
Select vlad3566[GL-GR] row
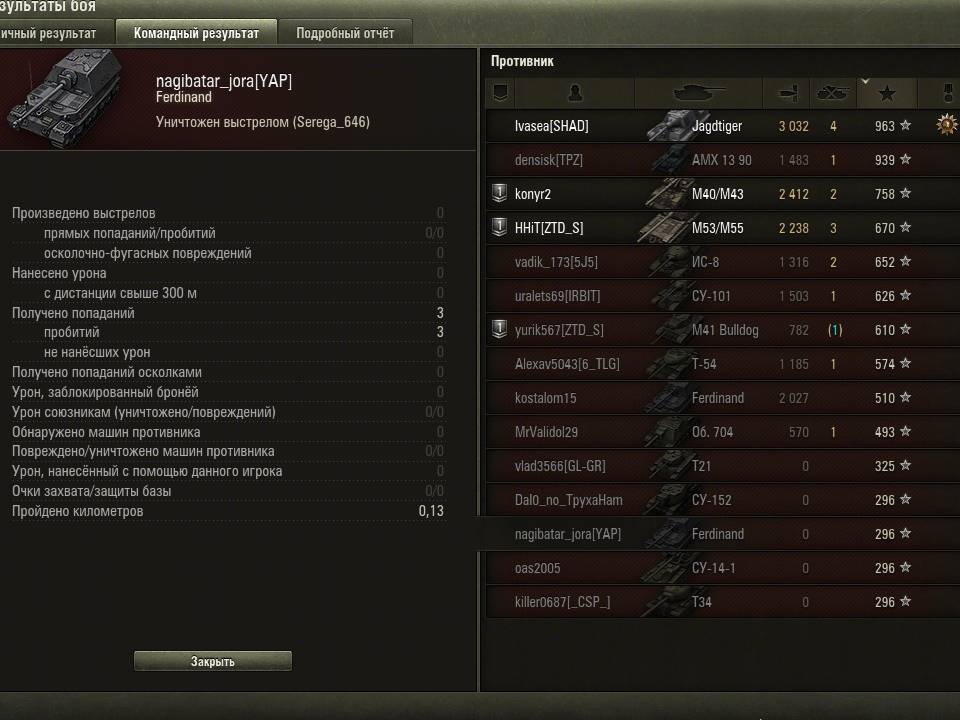[560, 466]
